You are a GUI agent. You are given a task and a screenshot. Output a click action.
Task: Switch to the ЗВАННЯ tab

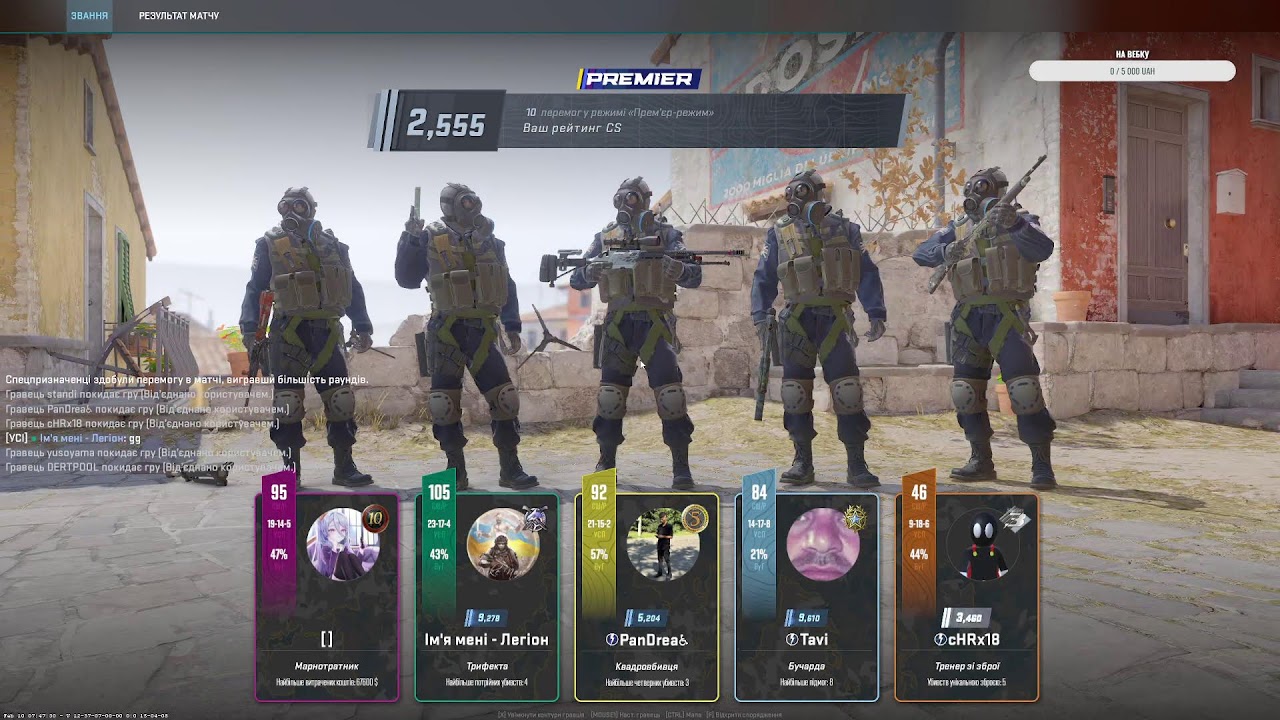pos(89,16)
